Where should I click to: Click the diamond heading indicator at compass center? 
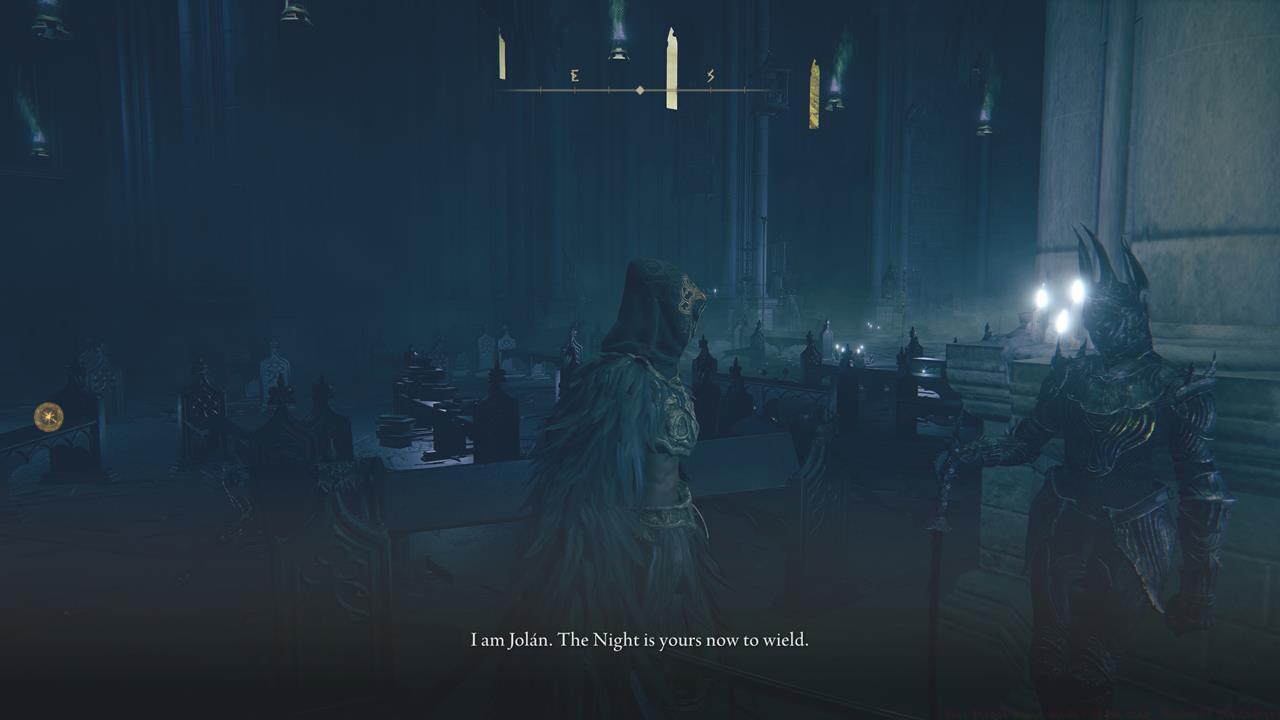(640, 90)
